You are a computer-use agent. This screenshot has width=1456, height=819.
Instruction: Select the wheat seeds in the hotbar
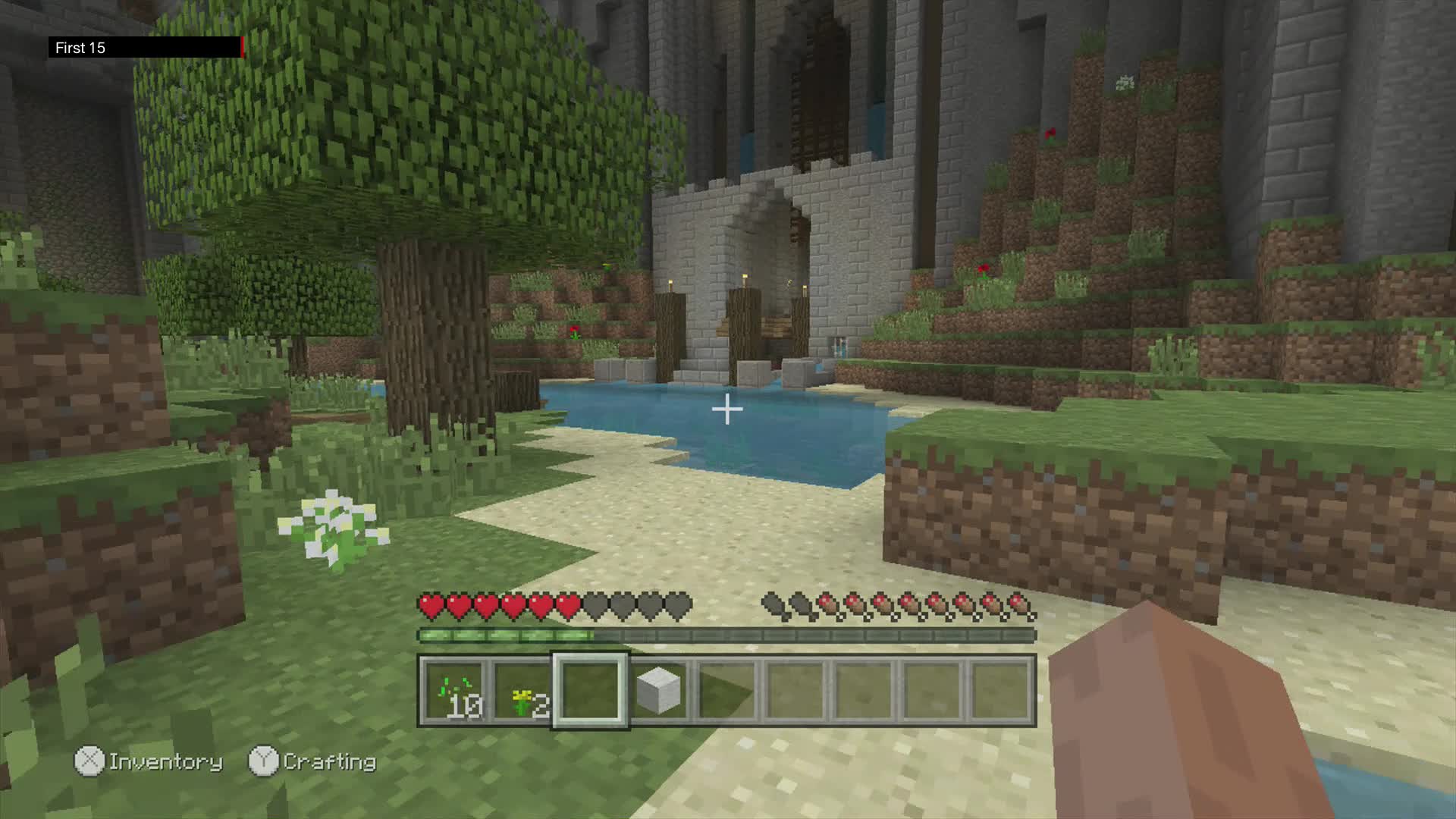coord(453,690)
